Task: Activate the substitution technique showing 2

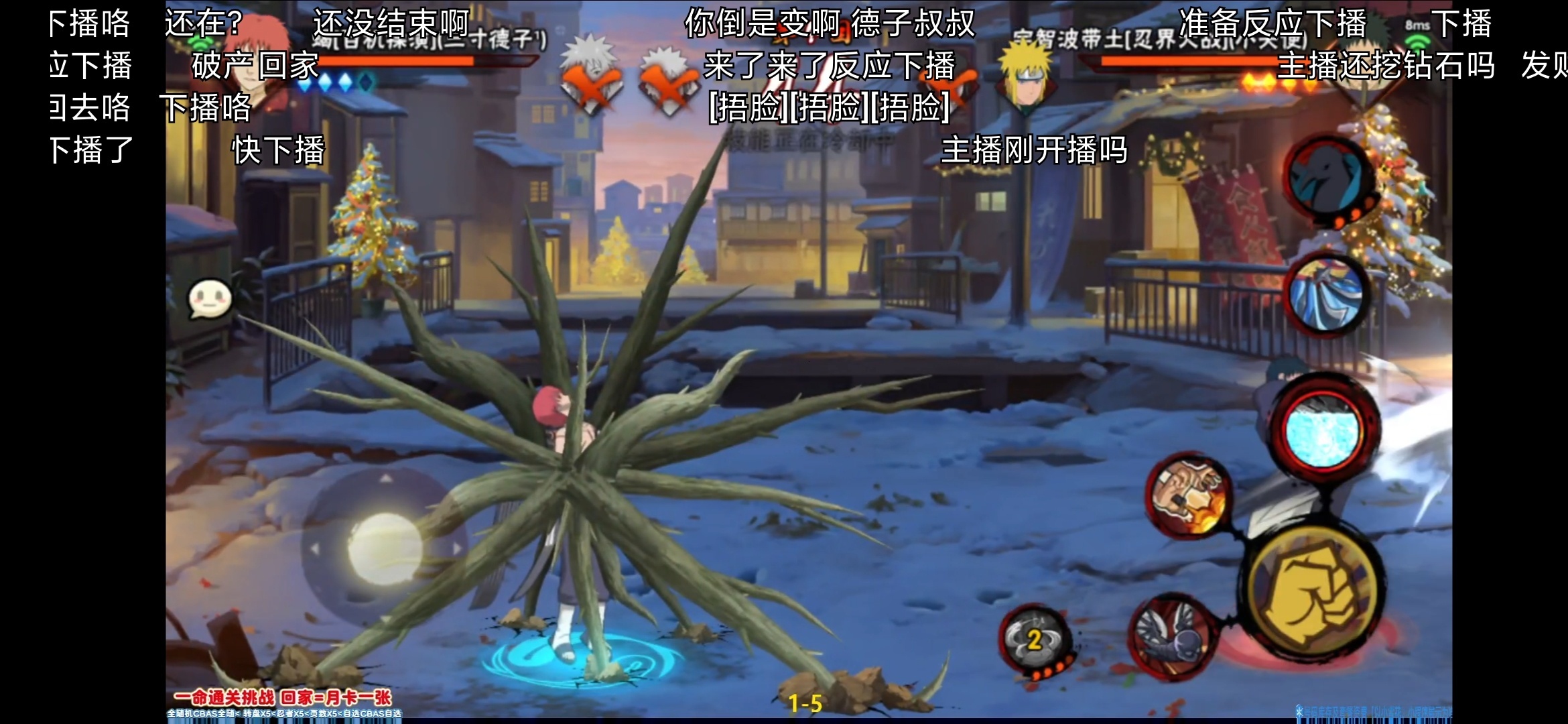Action: click(x=1035, y=639)
